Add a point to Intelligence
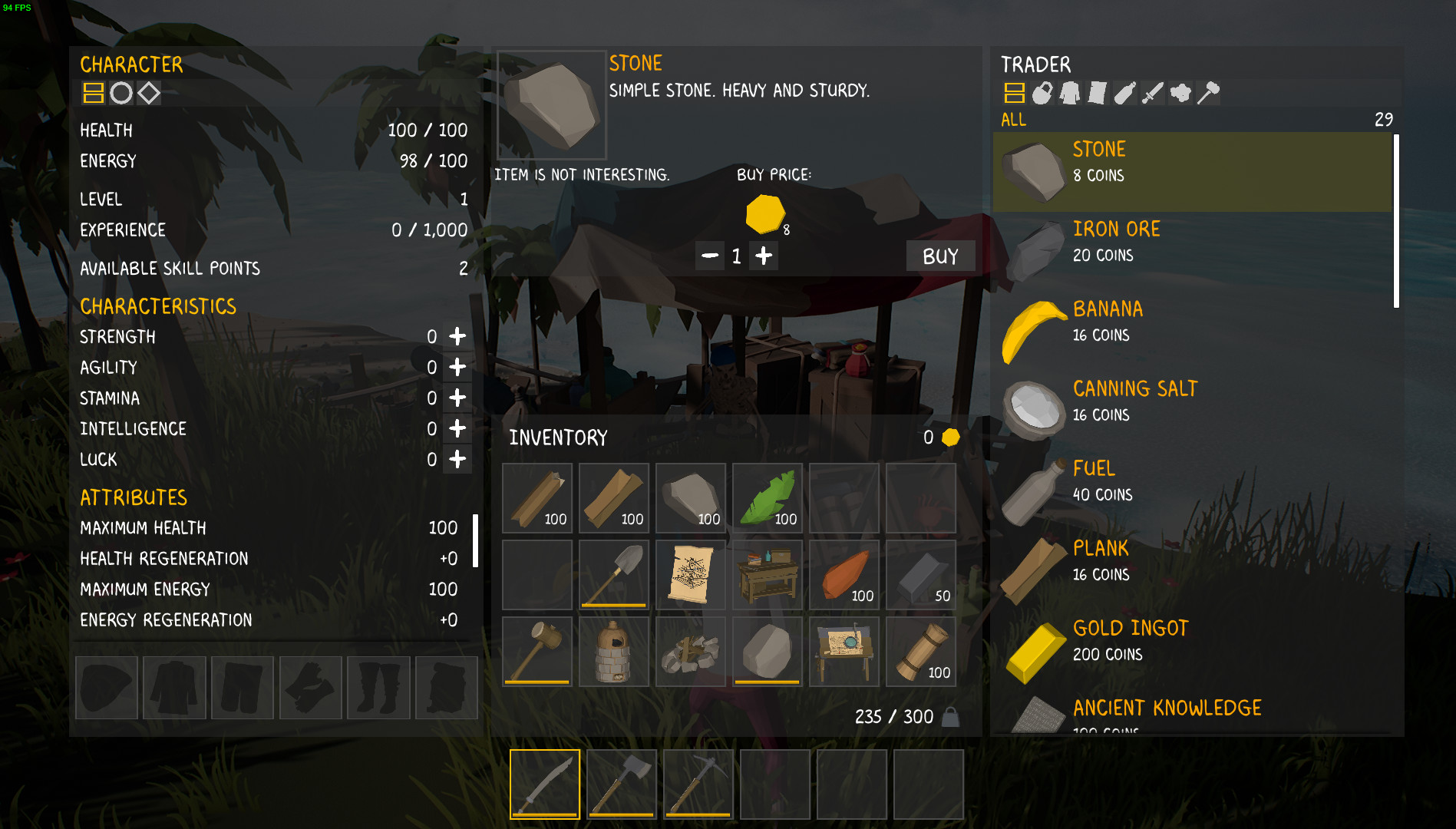The width and height of the screenshot is (1456, 829). point(457,428)
